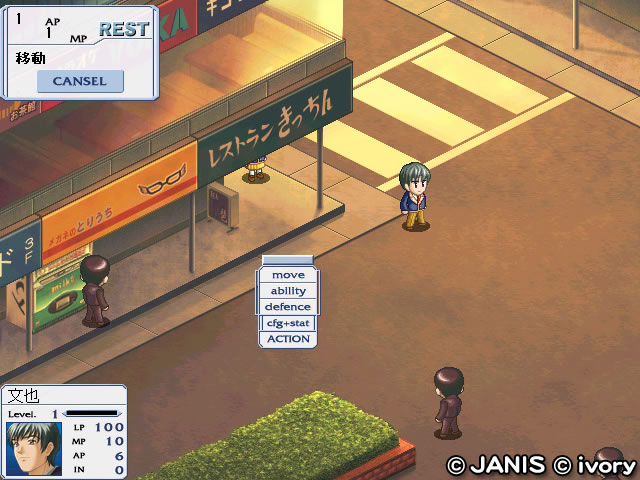Open the ability menu option
640x480 pixels.
288,291
